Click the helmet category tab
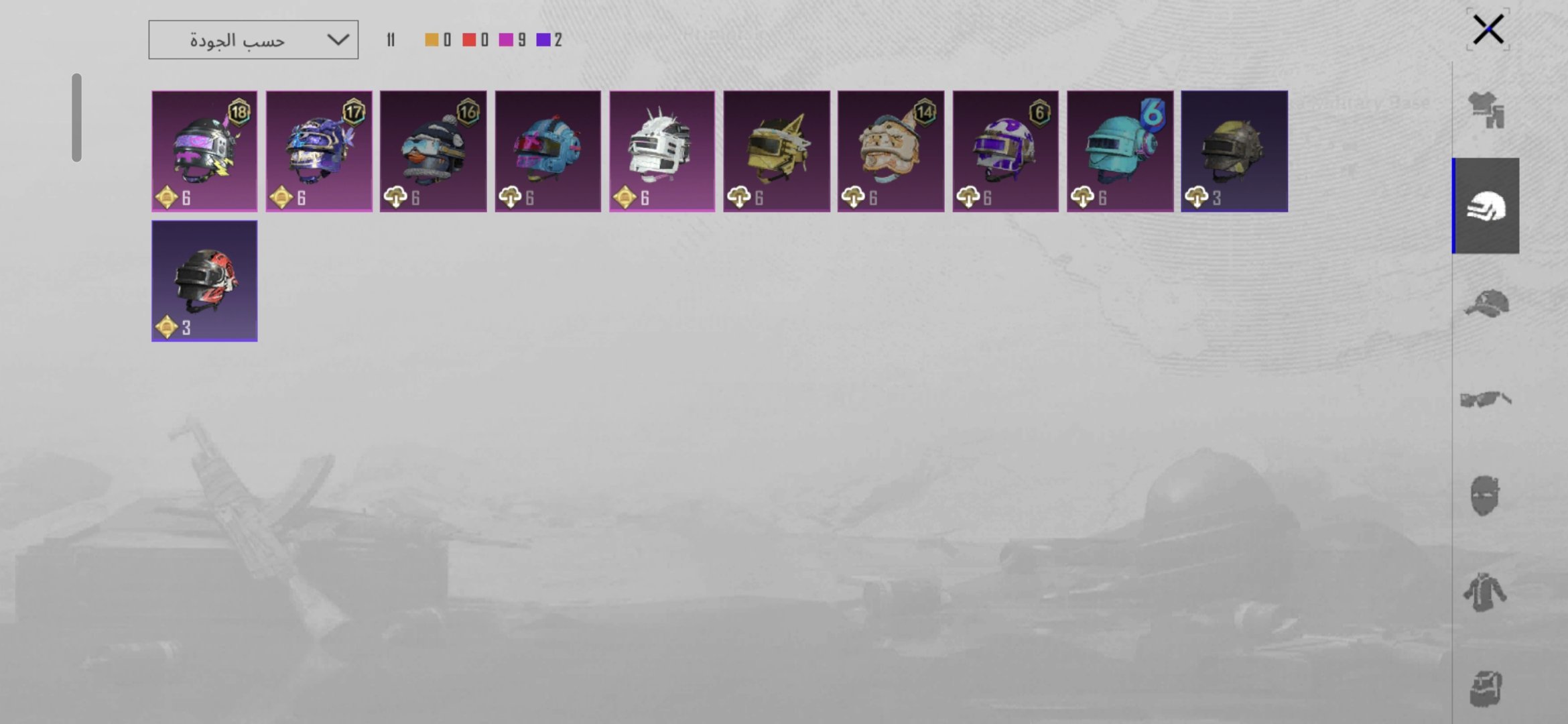1568x724 pixels. pos(1486,206)
